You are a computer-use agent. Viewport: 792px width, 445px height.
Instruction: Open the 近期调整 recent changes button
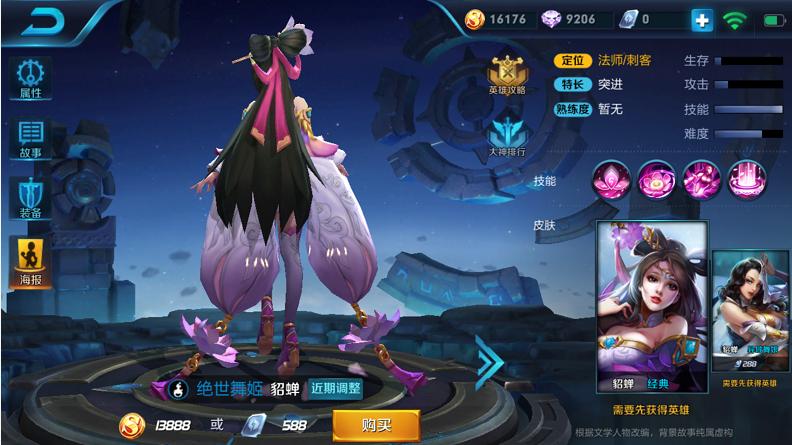pyautogui.click(x=336, y=388)
